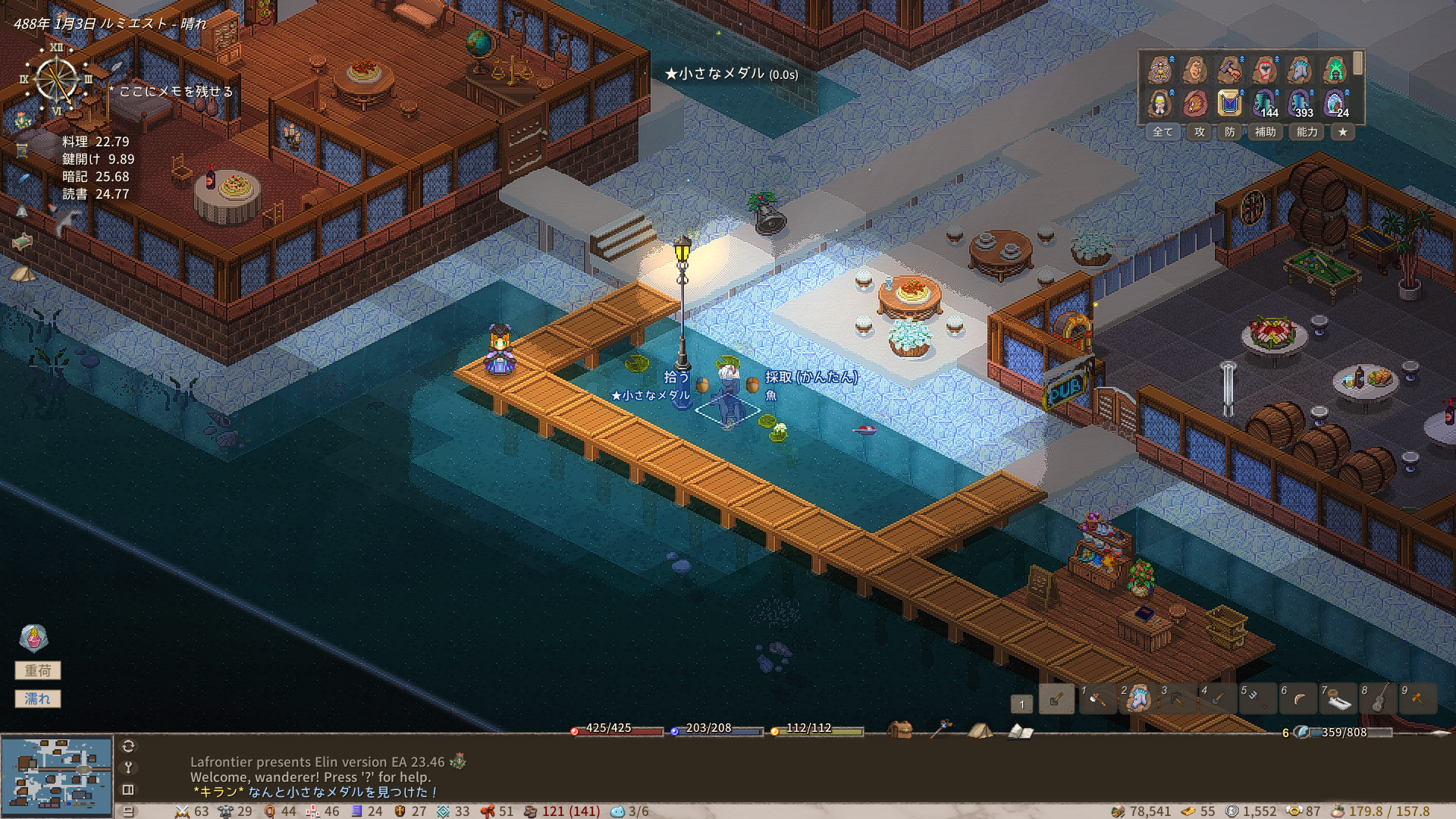Filter abilities by the star favorites tab

(x=1343, y=132)
